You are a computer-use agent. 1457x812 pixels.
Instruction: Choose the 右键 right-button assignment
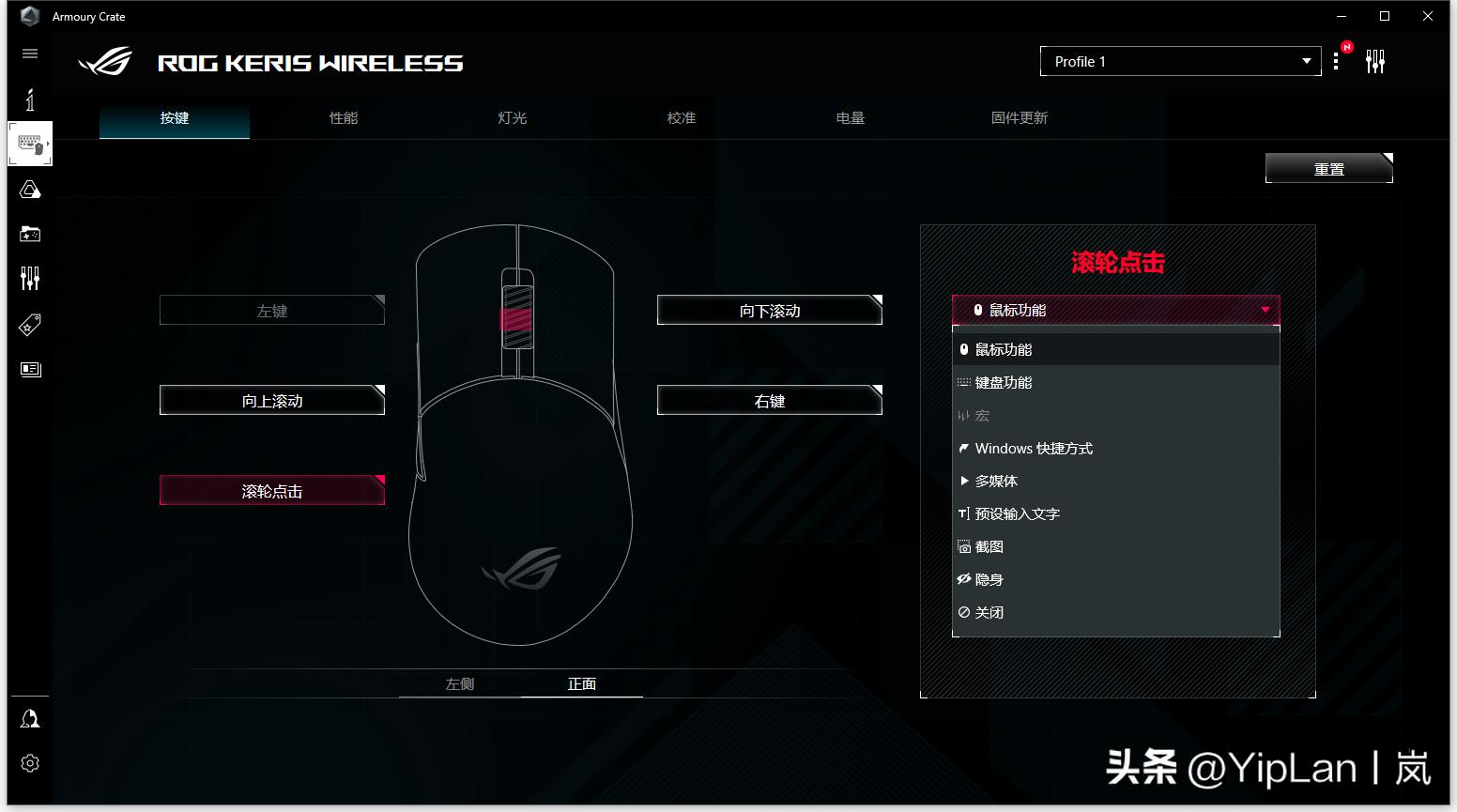coord(770,401)
